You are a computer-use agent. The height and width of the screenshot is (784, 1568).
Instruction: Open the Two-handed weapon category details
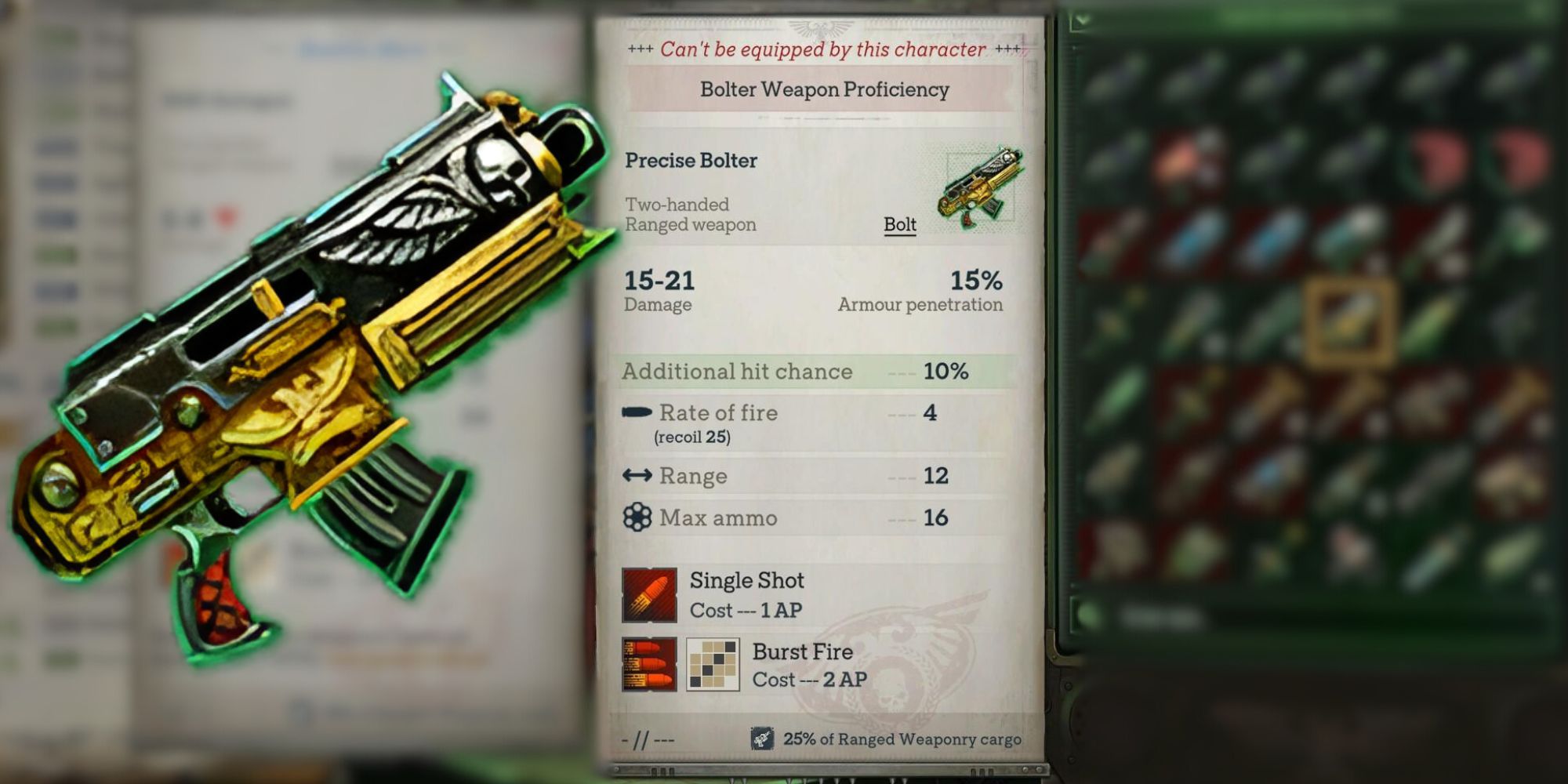click(676, 205)
